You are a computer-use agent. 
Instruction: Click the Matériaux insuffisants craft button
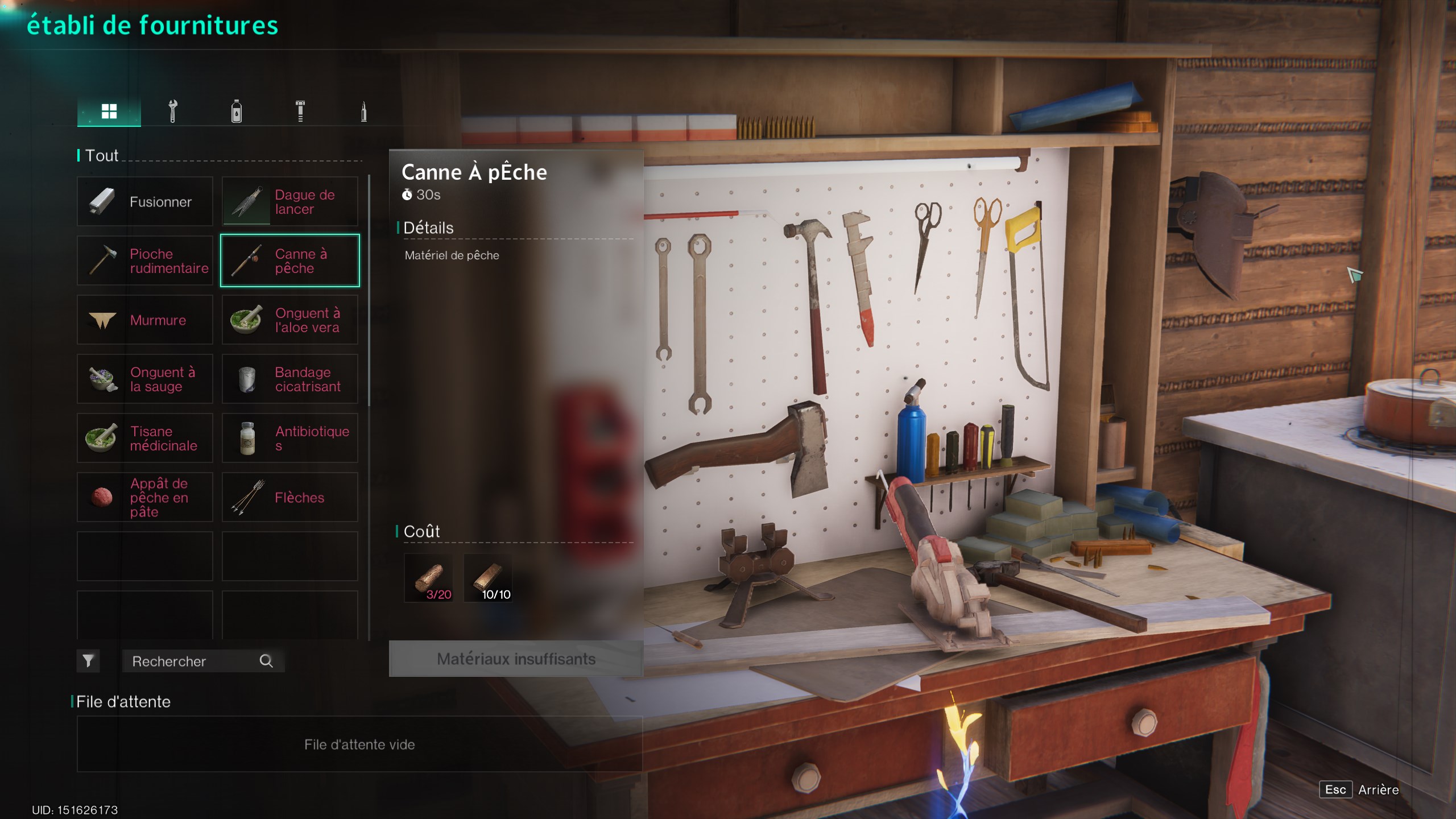coord(516,659)
